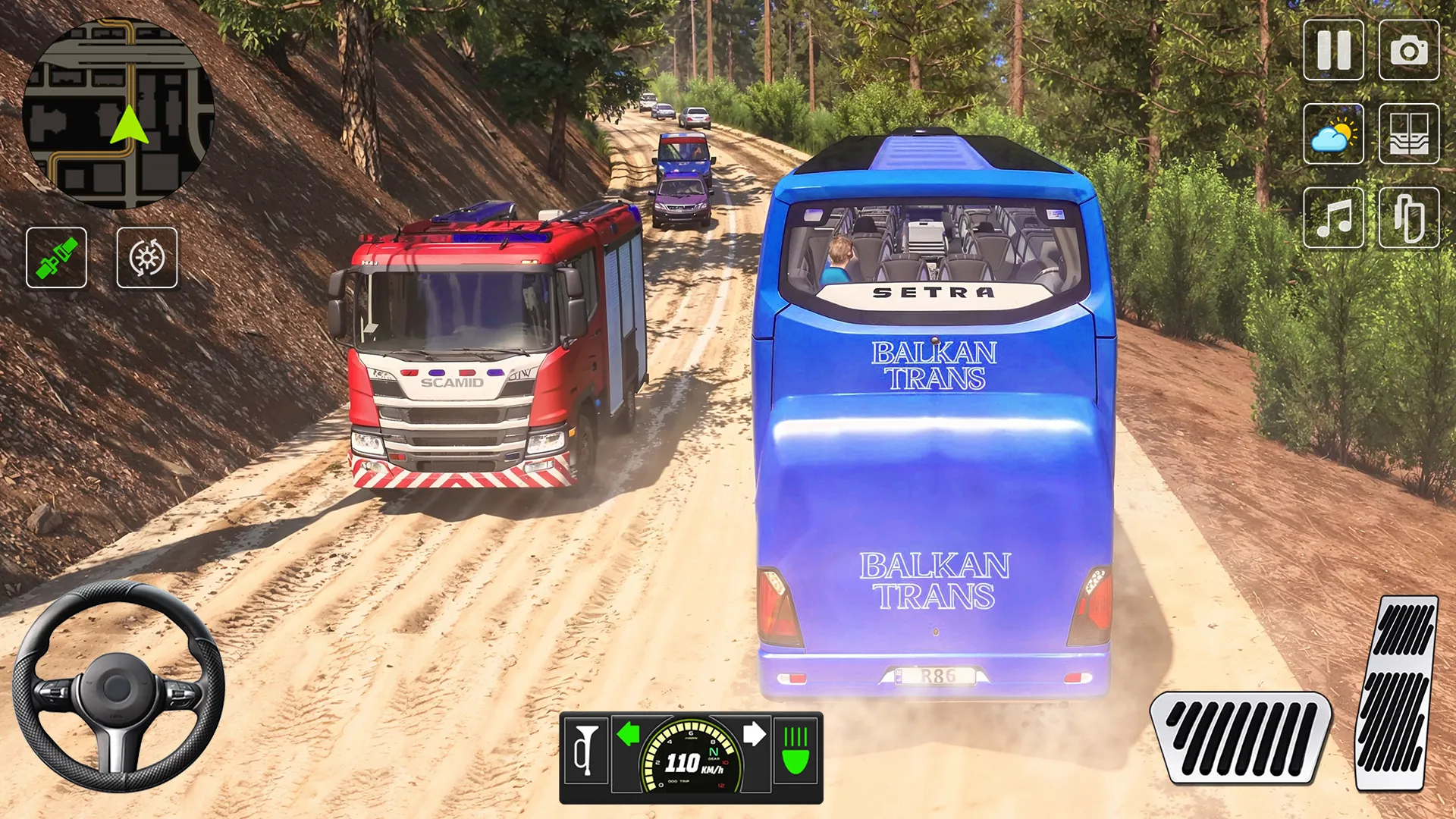The width and height of the screenshot is (1456, 819).
Task: Sound the horn button
Action: tap(585, 751)
